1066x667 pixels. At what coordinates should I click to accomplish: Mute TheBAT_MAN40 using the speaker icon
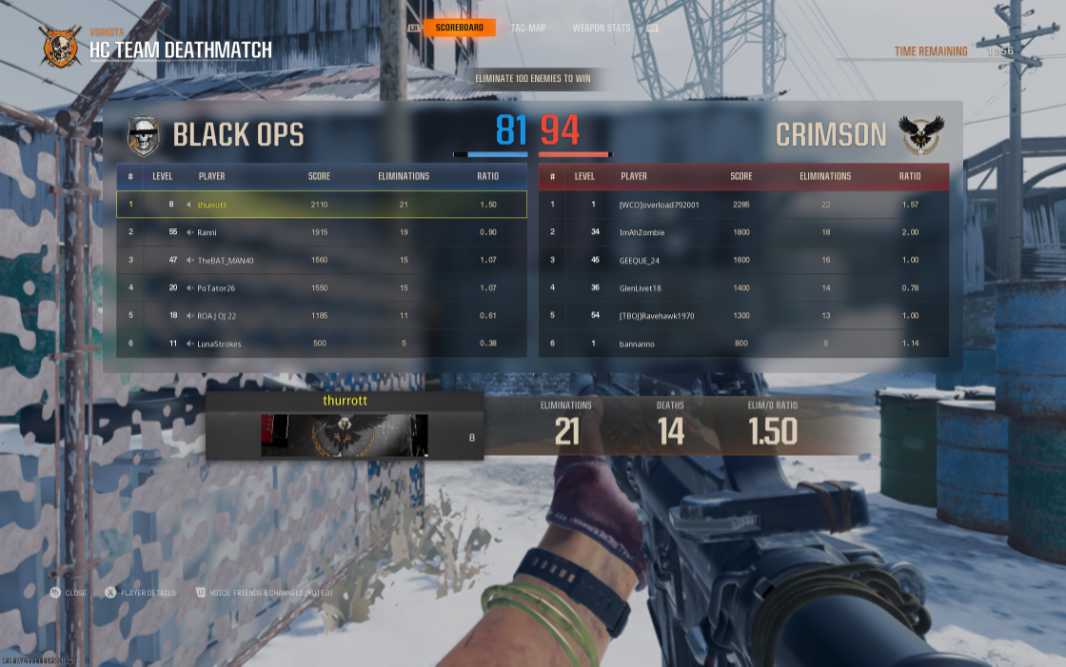coord(189,260)
